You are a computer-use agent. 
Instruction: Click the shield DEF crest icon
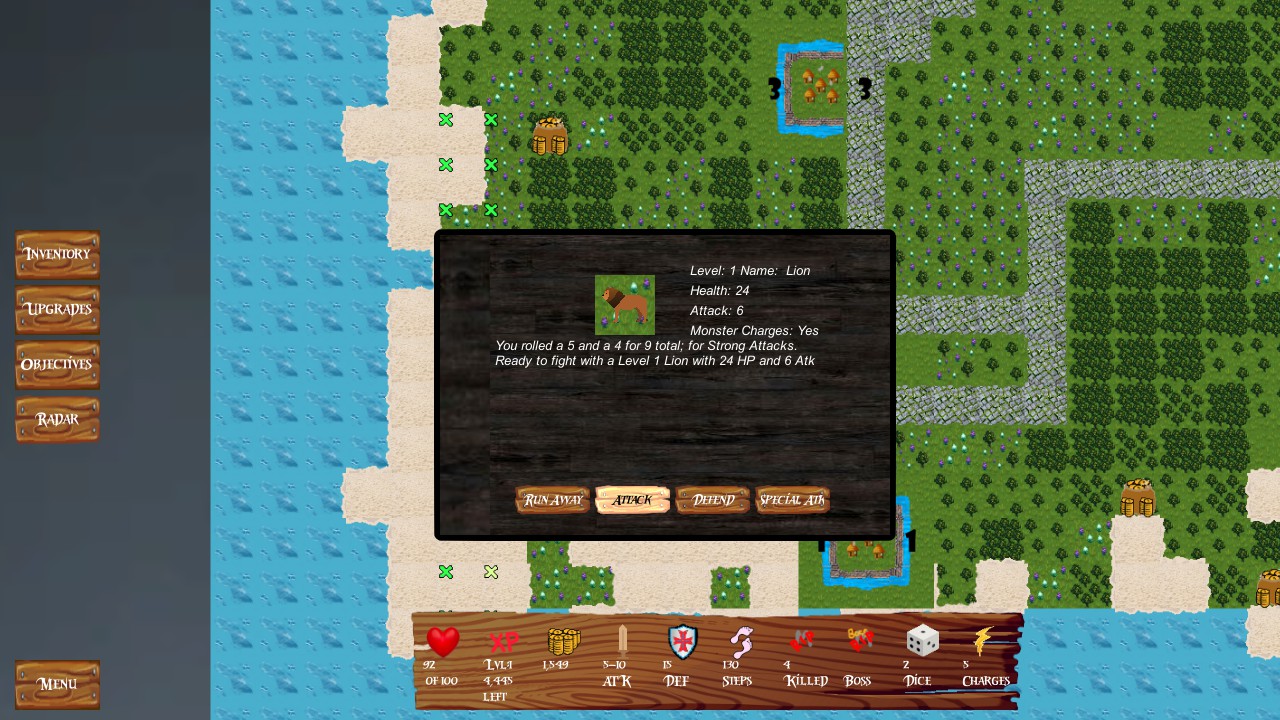[680, 643]
